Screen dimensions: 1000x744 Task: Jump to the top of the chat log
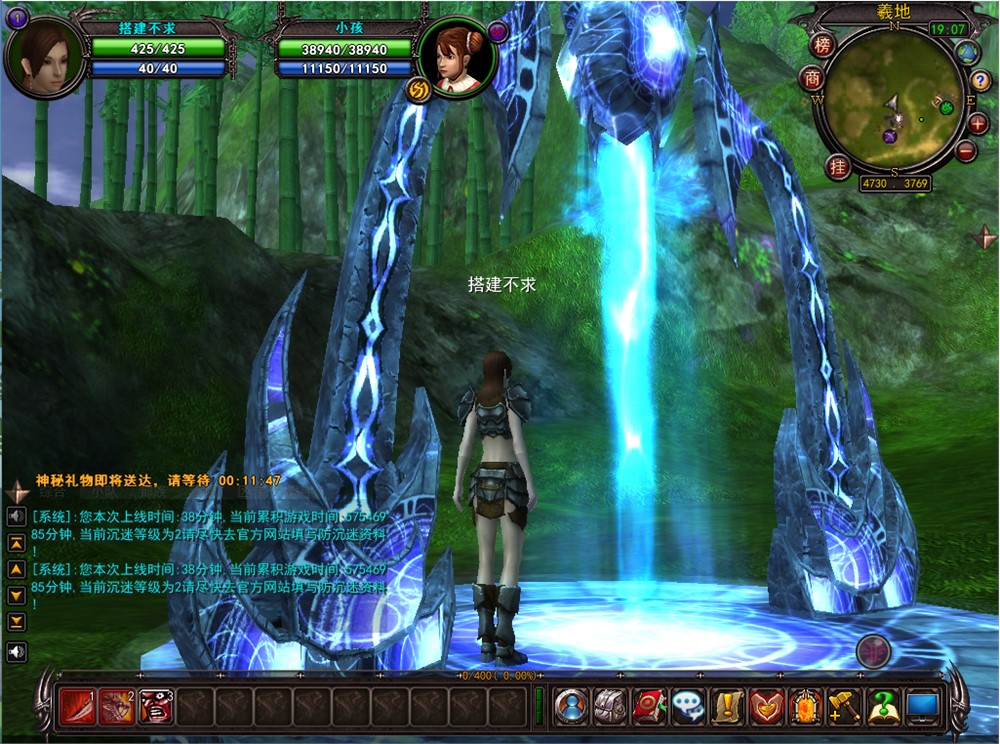click(17, 543)
